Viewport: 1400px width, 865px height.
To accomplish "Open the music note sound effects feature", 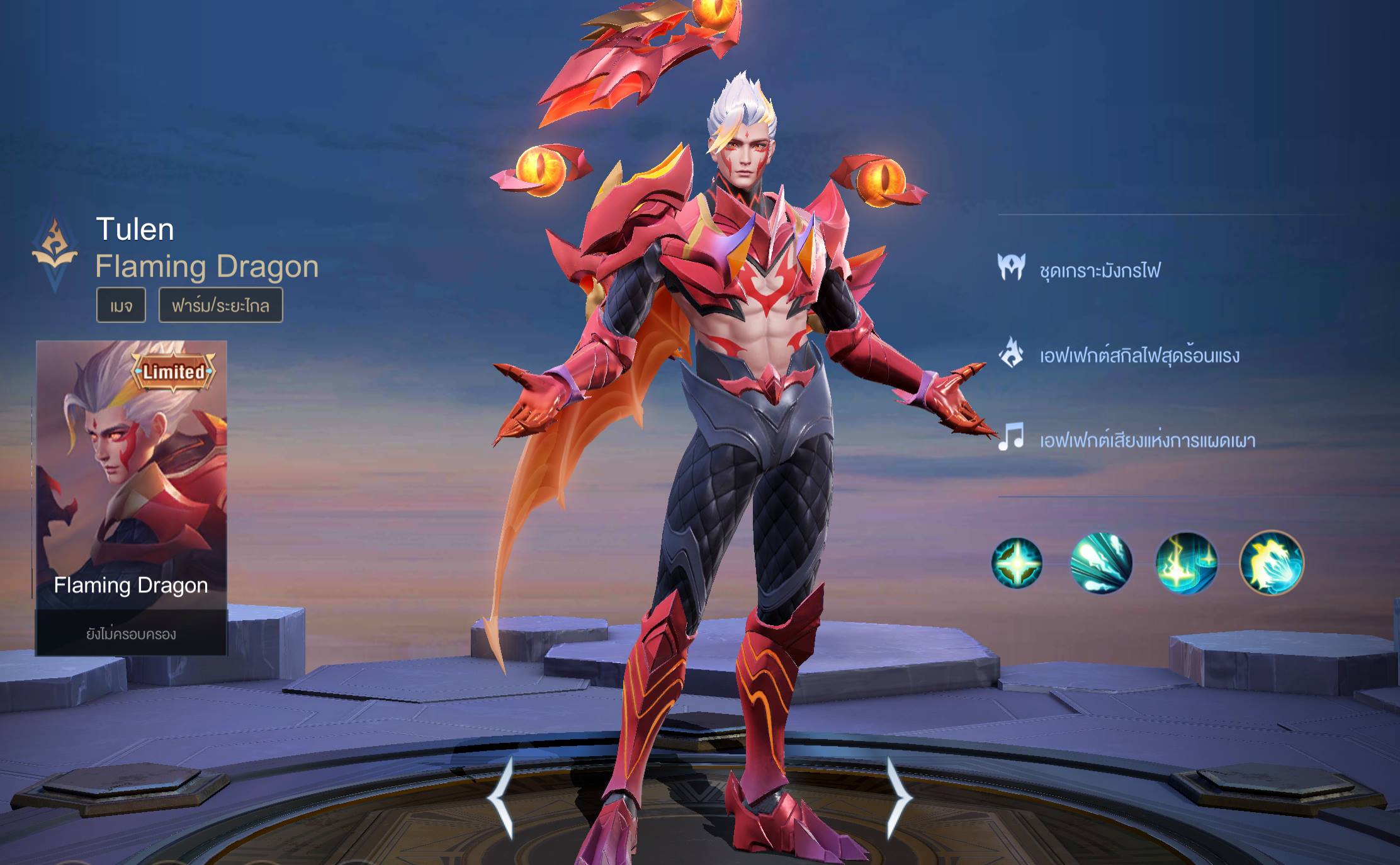I will 1147,439.
